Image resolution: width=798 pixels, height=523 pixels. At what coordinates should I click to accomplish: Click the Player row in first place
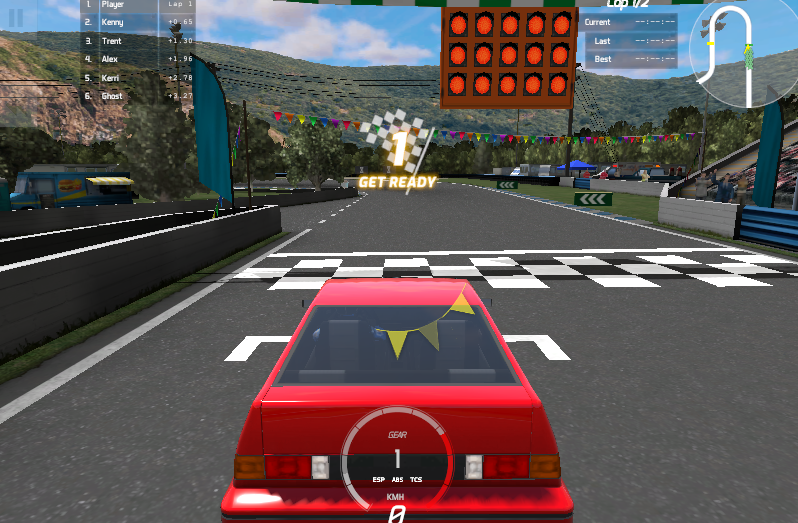coord(138,5)
